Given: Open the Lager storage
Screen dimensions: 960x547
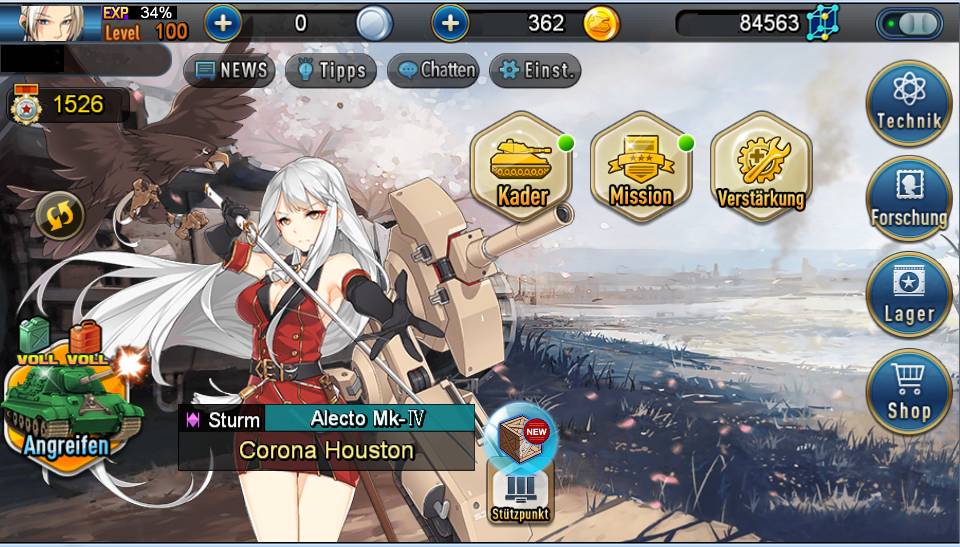Looking at the screenshot, I should coord(908,295).
